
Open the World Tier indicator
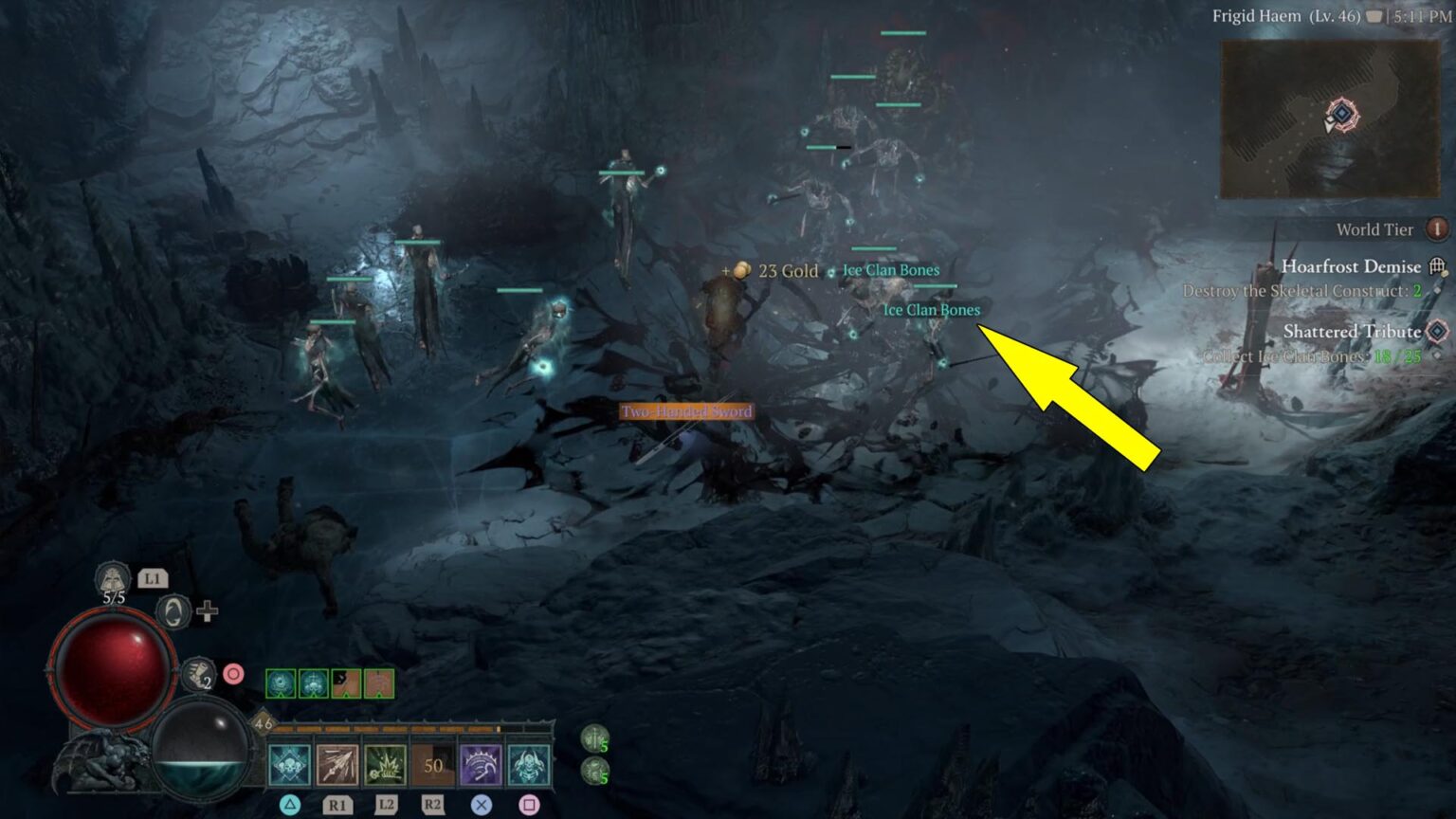click(x=1437, y=229)
